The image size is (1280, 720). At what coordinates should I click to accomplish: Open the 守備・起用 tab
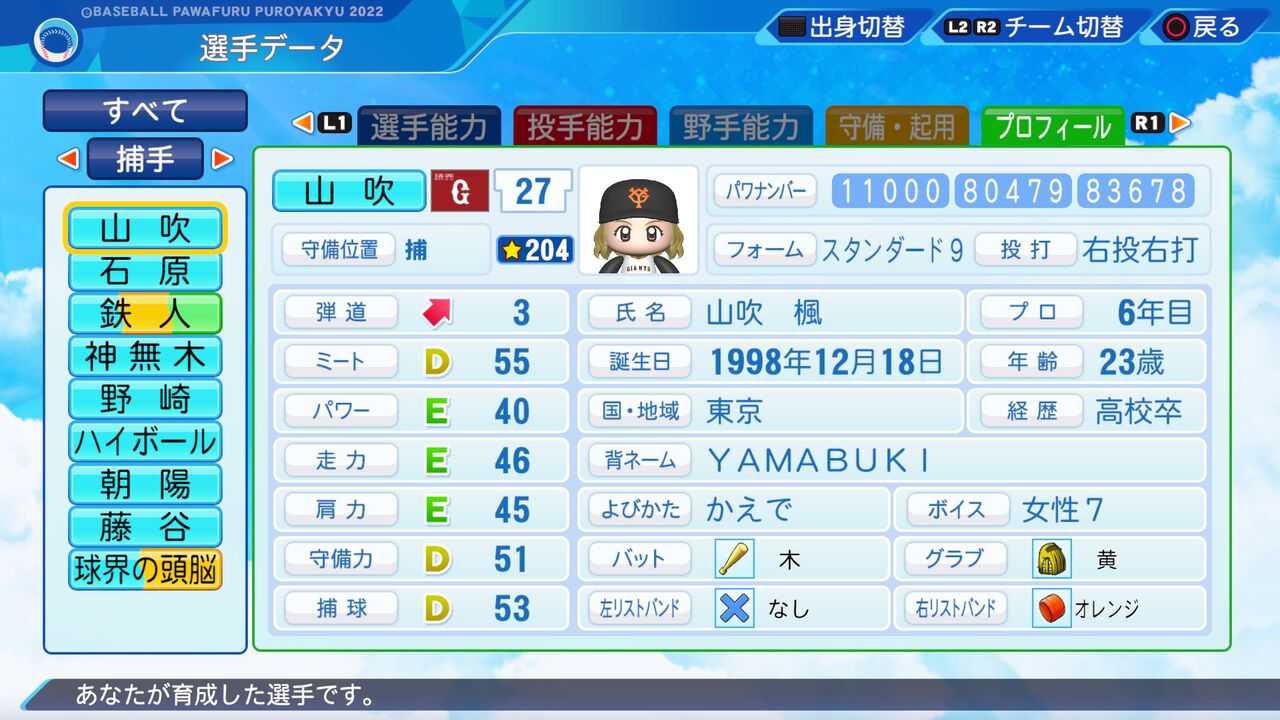[896, 126]
